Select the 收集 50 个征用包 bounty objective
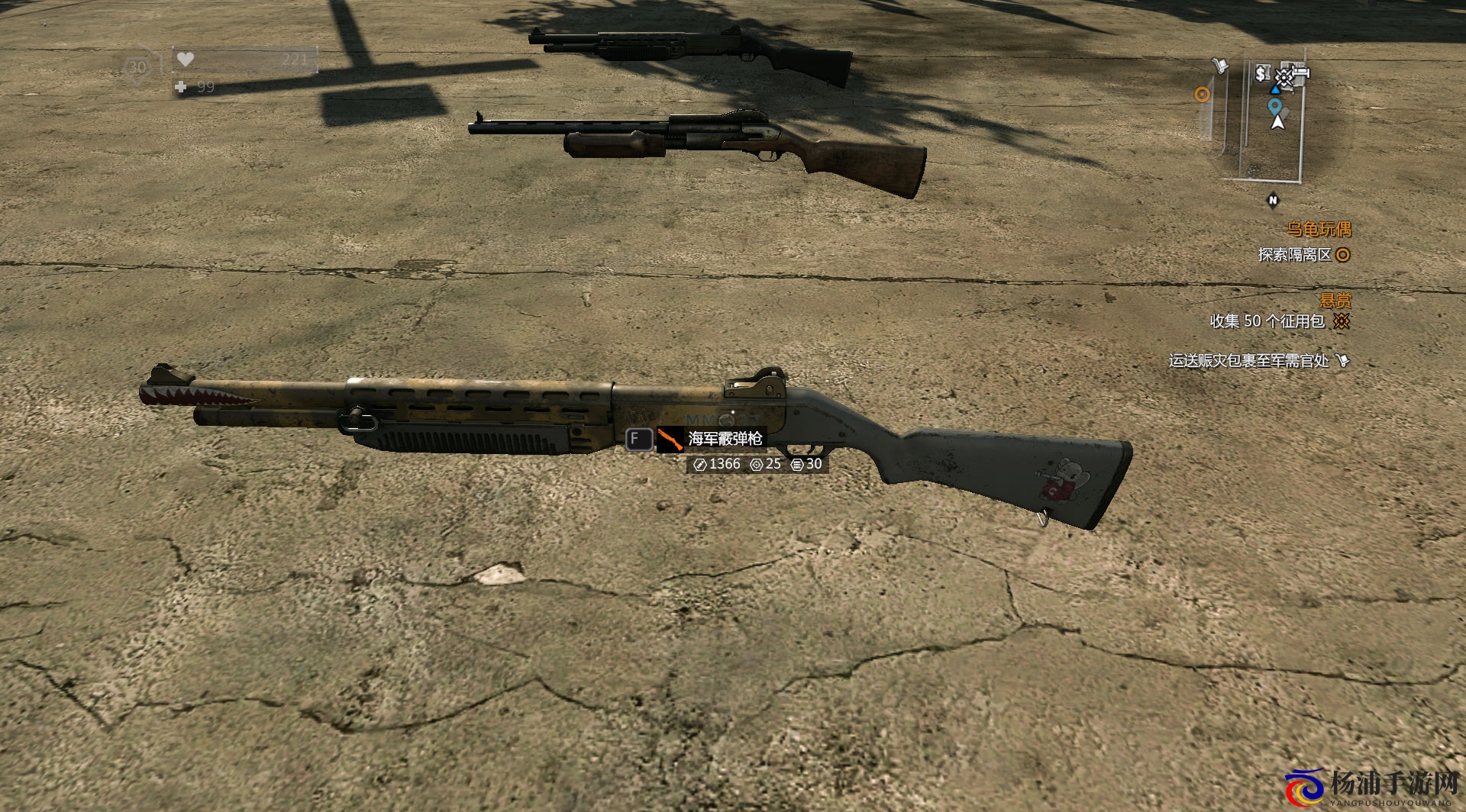The height and width of the screenshot is (812, 1466). [1267, 321]
